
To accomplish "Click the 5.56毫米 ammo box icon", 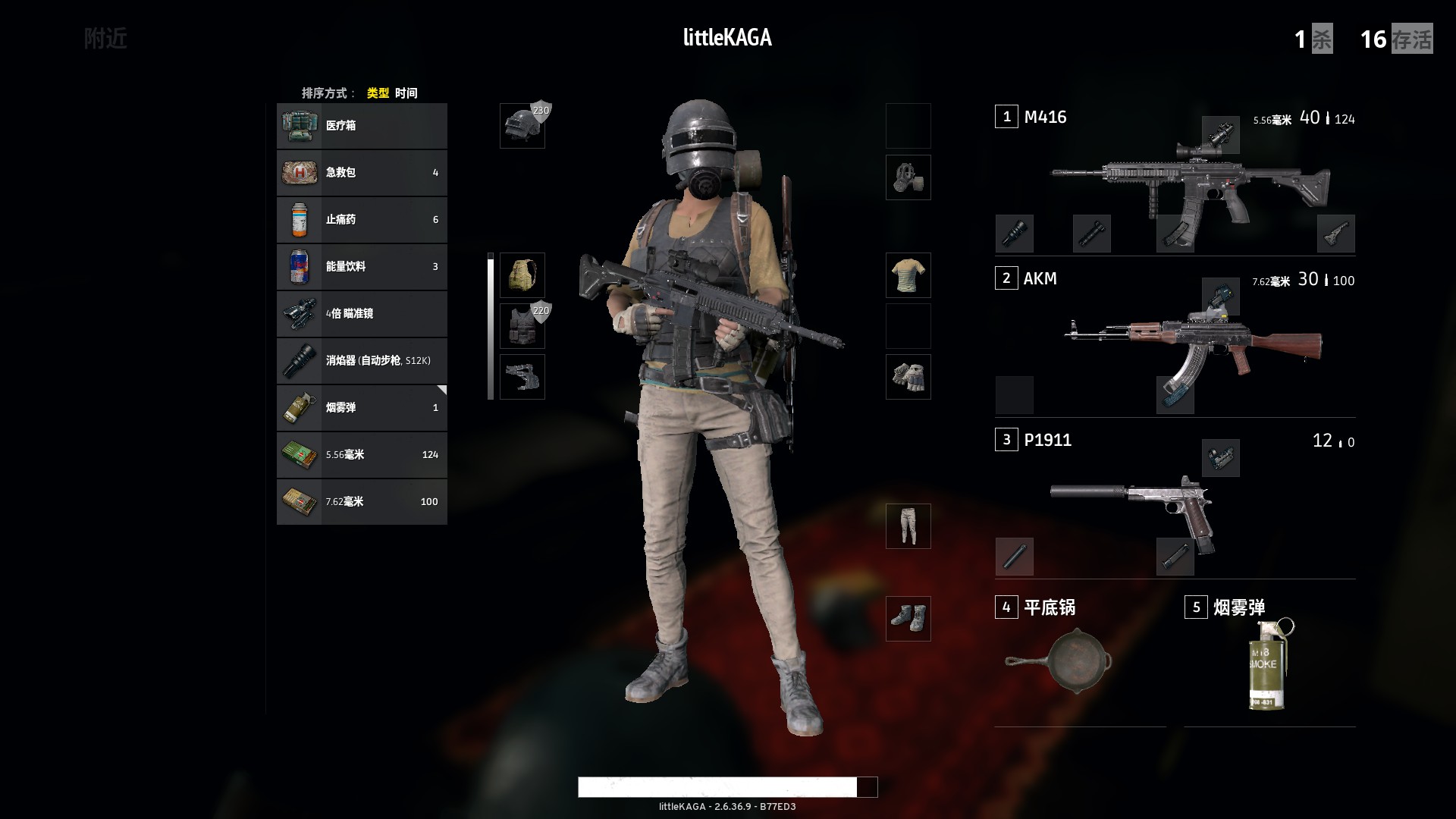I will pos(300,455).
